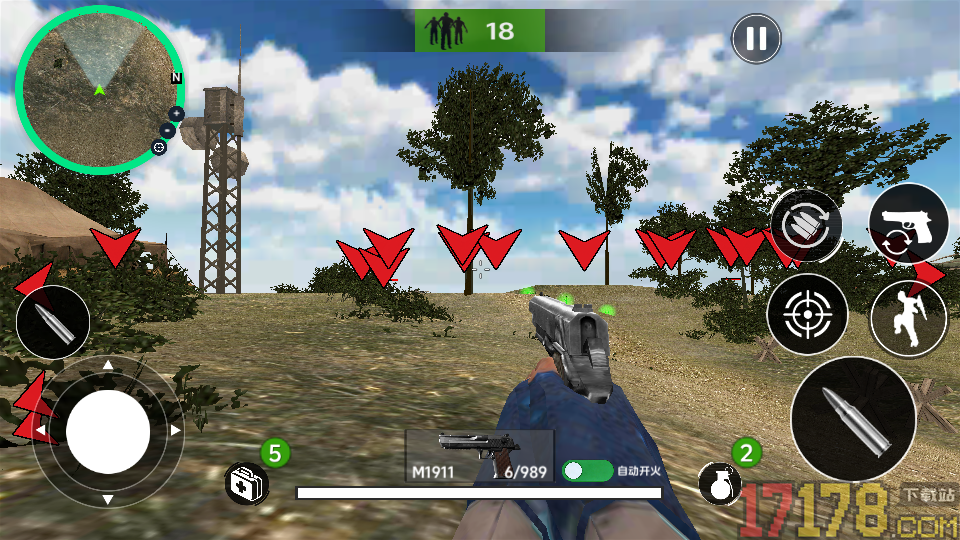The width and height of the screenshot is (960, 540).
Task: Fire using the small left bullet button
Action: click(x=53, y=322)
